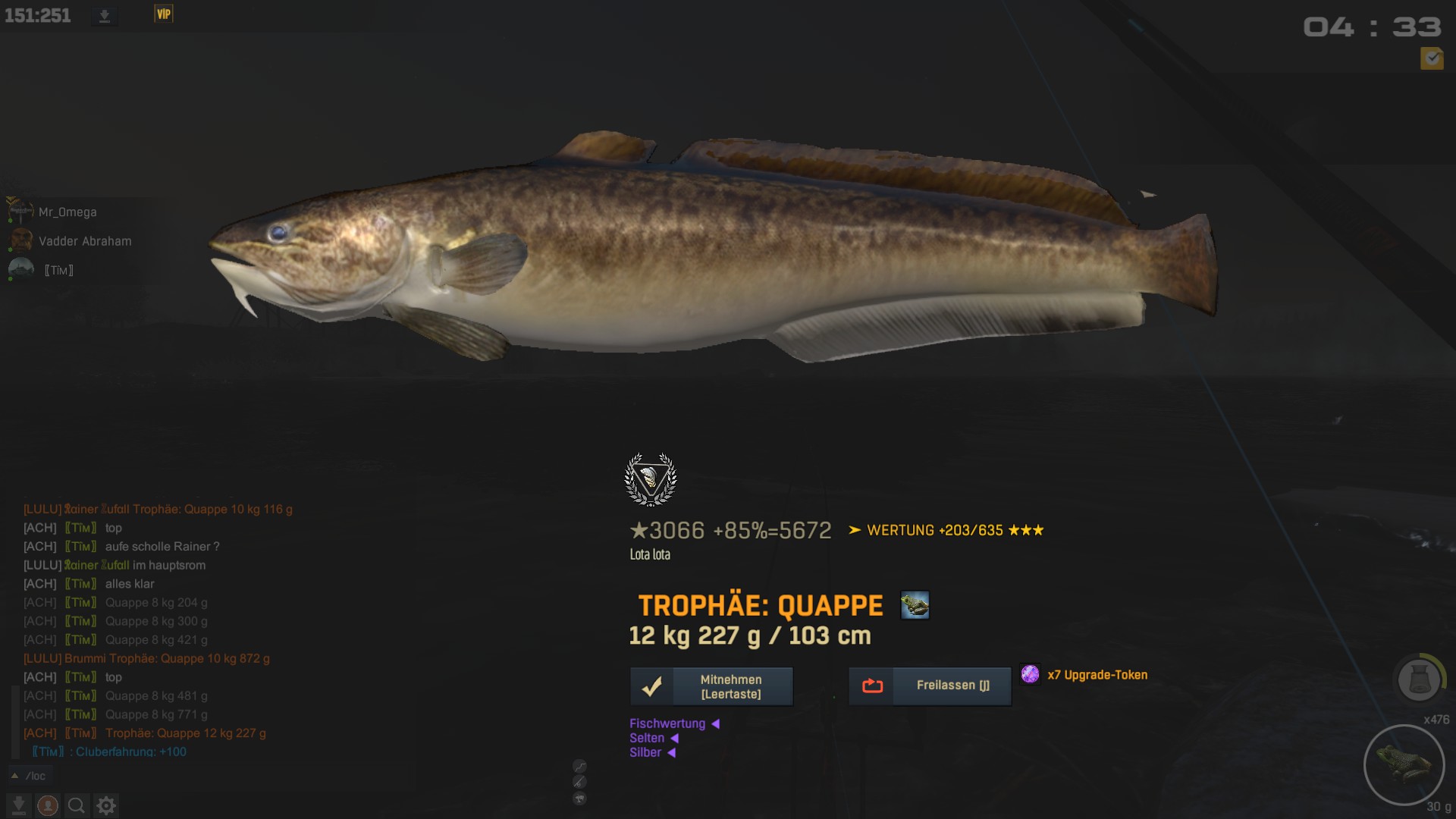1456x819 pixels.
Task: Select the frog bait circle slot
Action: 1404,764
